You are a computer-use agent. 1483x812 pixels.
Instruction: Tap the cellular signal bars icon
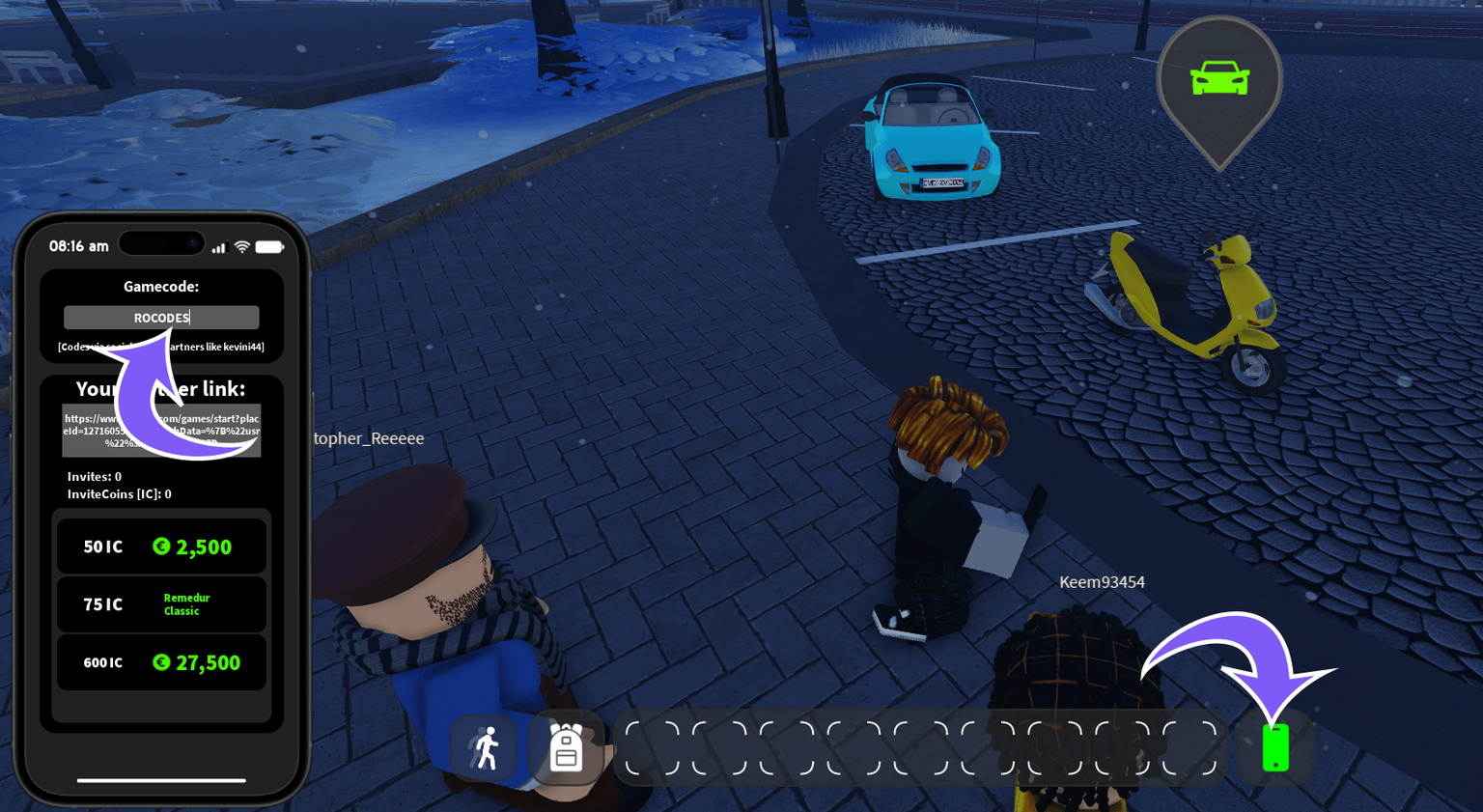[x=219, y=247]
